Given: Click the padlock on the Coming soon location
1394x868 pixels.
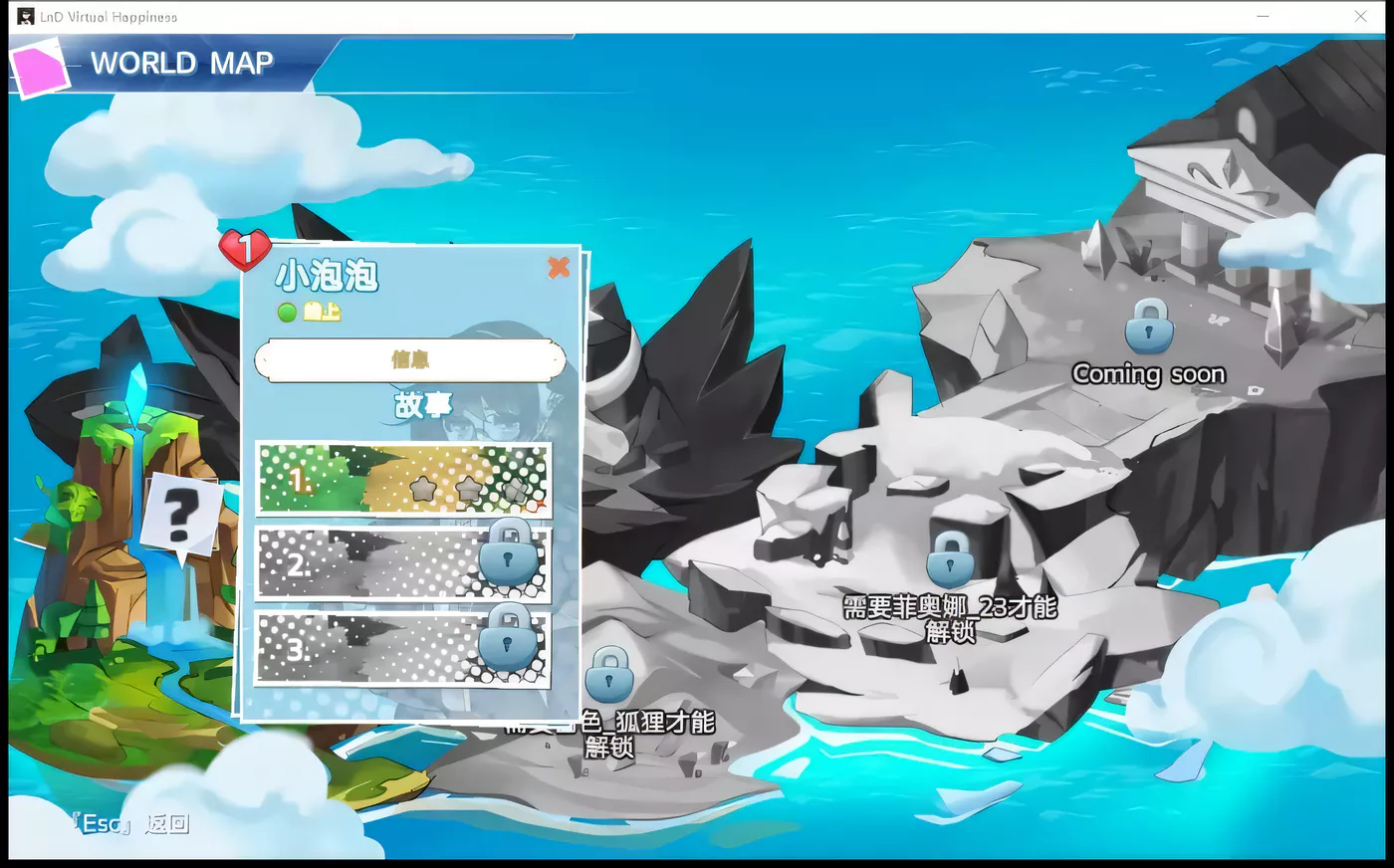Looking at the screenshot, I should point(1147,328).
